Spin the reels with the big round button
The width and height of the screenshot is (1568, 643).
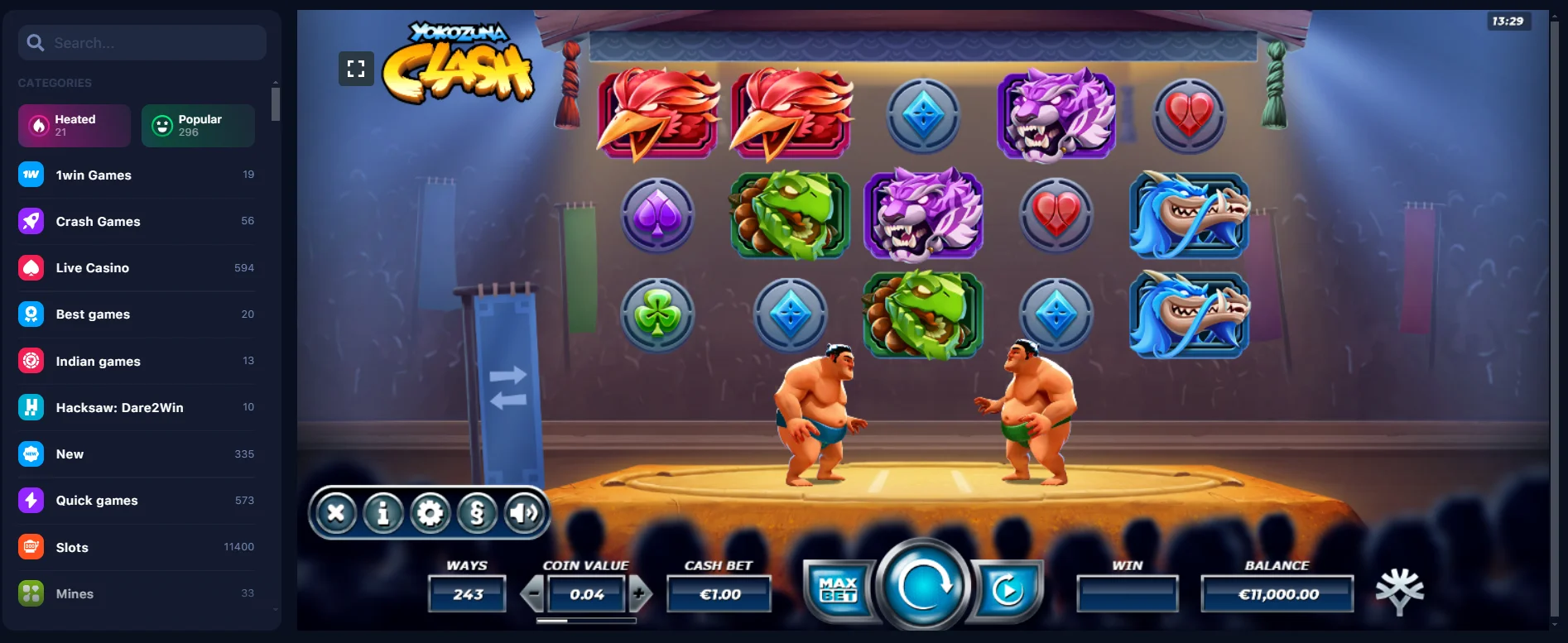tap(923, 587)
